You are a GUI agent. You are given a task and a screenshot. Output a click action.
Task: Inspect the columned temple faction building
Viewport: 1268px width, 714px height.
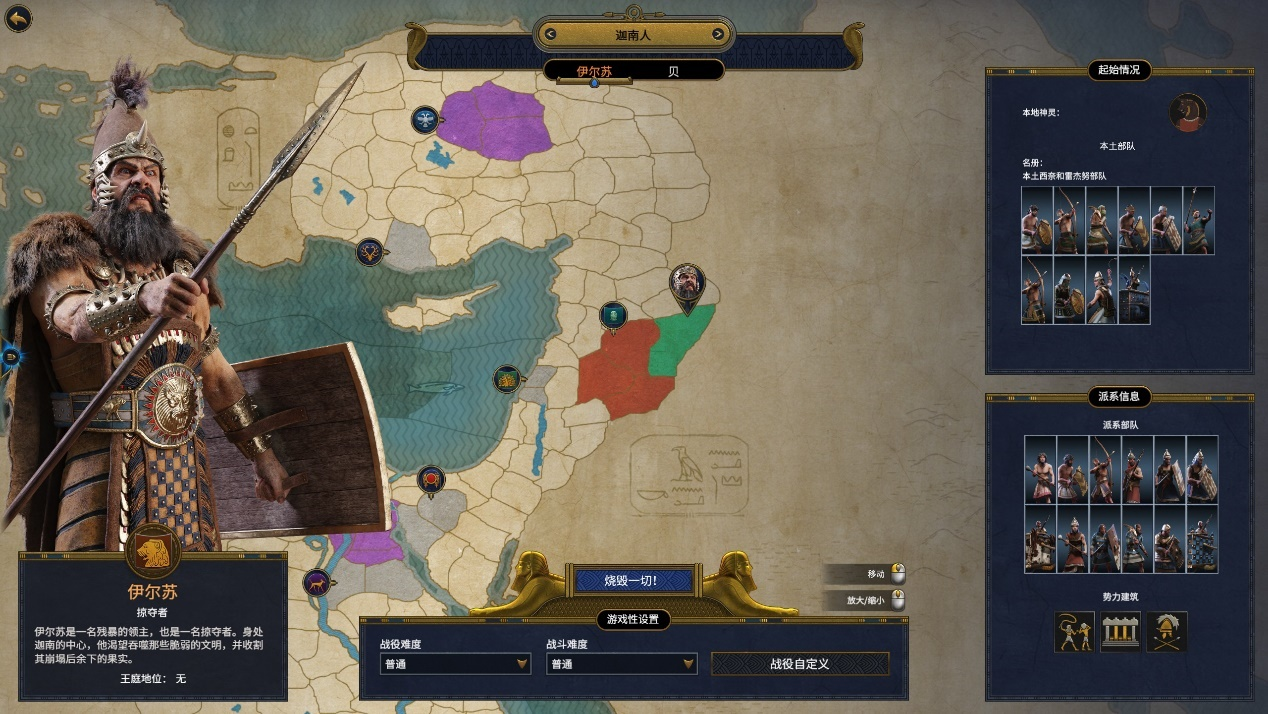tap(1120, 632)
